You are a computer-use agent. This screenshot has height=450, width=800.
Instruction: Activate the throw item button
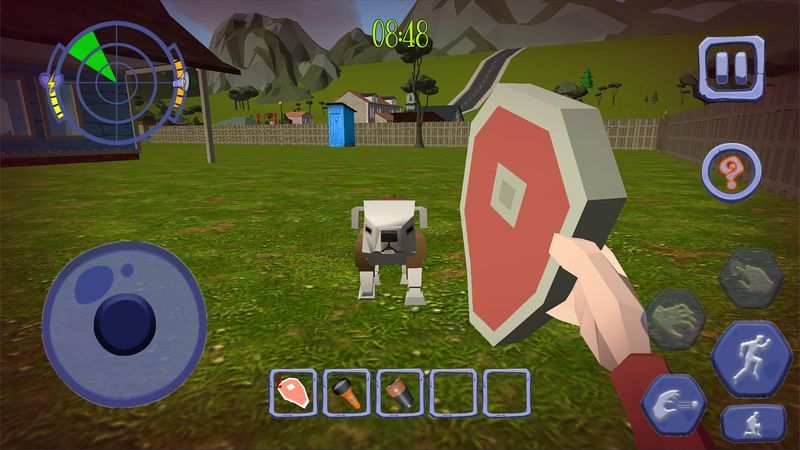(673, 405)
